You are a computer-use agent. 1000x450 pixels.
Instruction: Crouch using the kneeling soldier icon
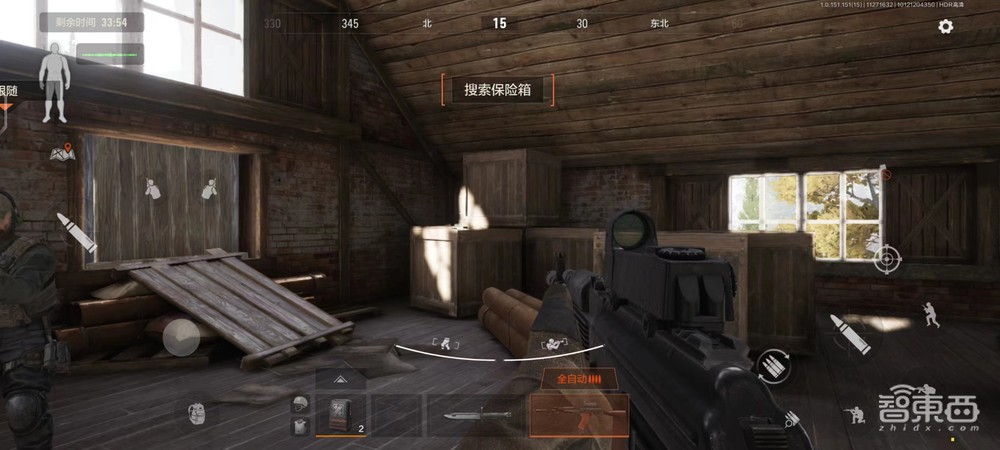tap(856, 414)
